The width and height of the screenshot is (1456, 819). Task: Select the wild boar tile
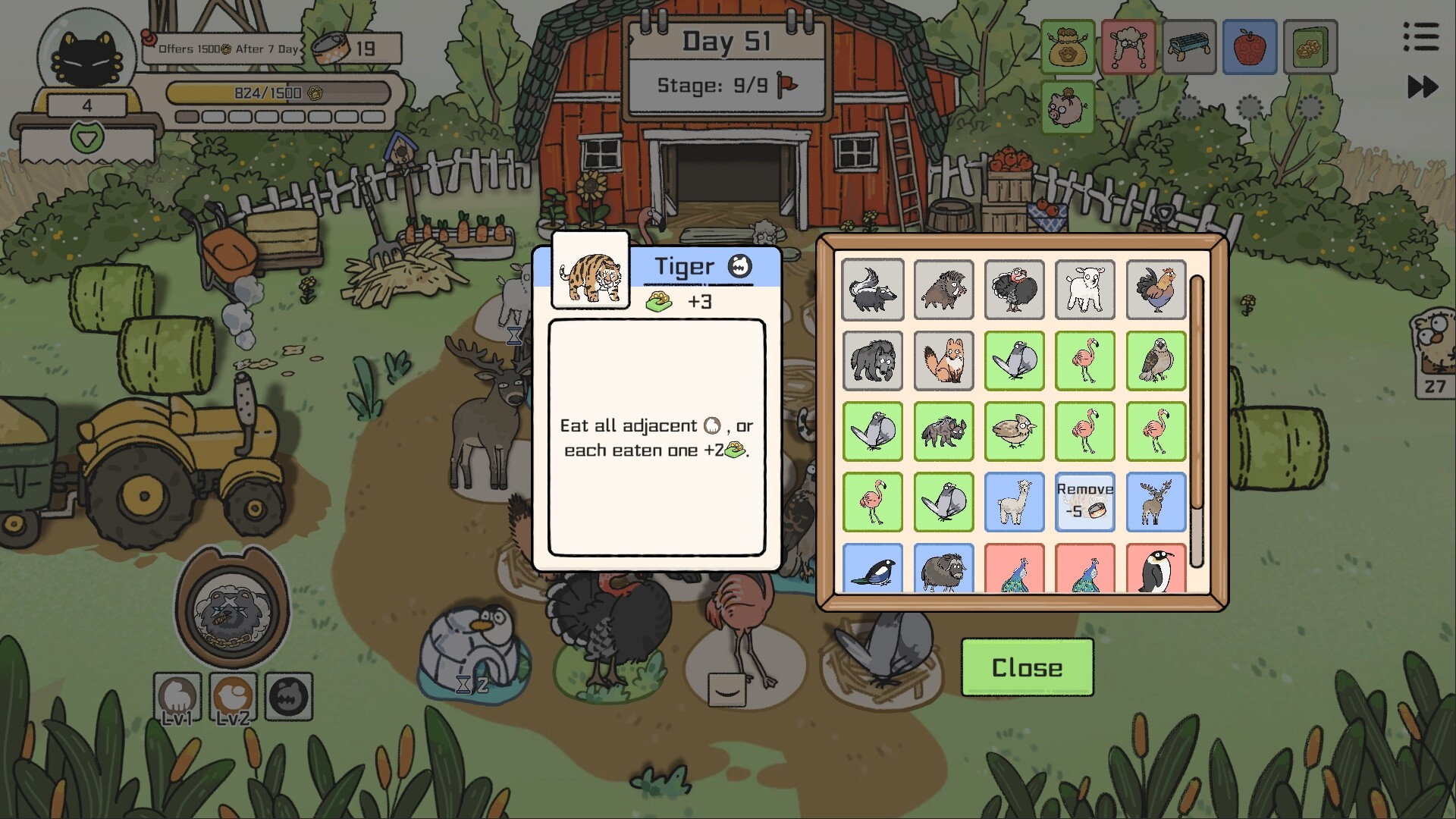pyautogui.click(x=943, y=289)
